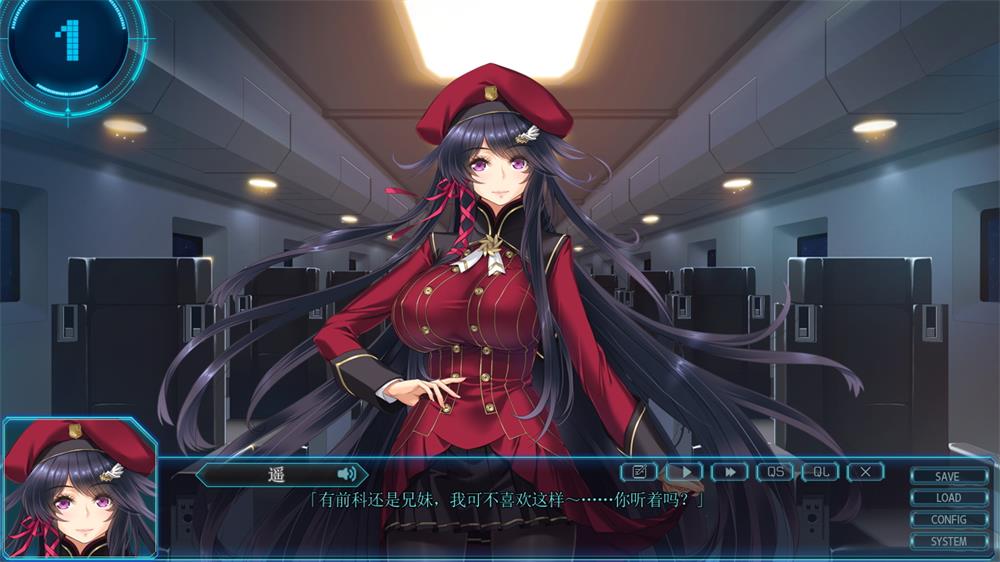Start auto-play with the play arrow
The image size is (1000, 562).
click(x=685, y=471)
